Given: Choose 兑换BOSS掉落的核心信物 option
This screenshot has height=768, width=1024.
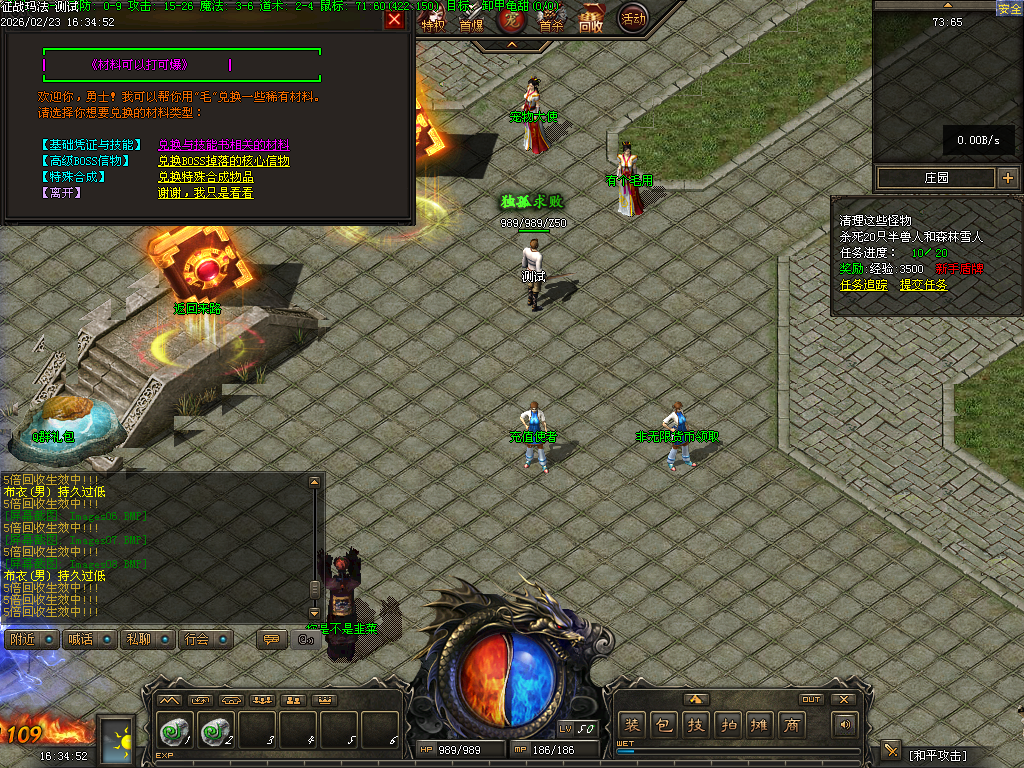Looking at the screenshot, I should pos(223,161).
